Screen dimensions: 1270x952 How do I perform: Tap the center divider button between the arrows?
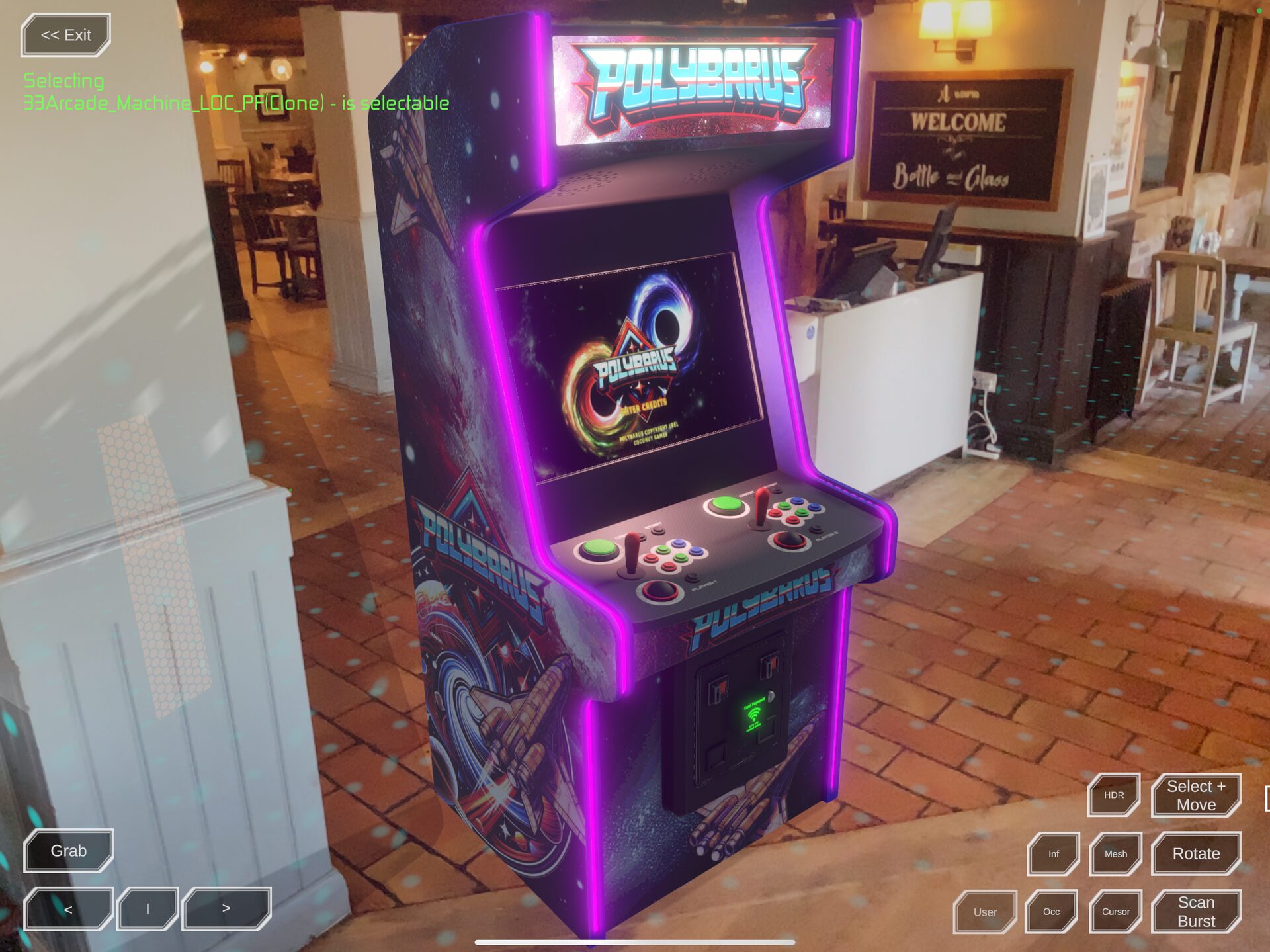148,908
